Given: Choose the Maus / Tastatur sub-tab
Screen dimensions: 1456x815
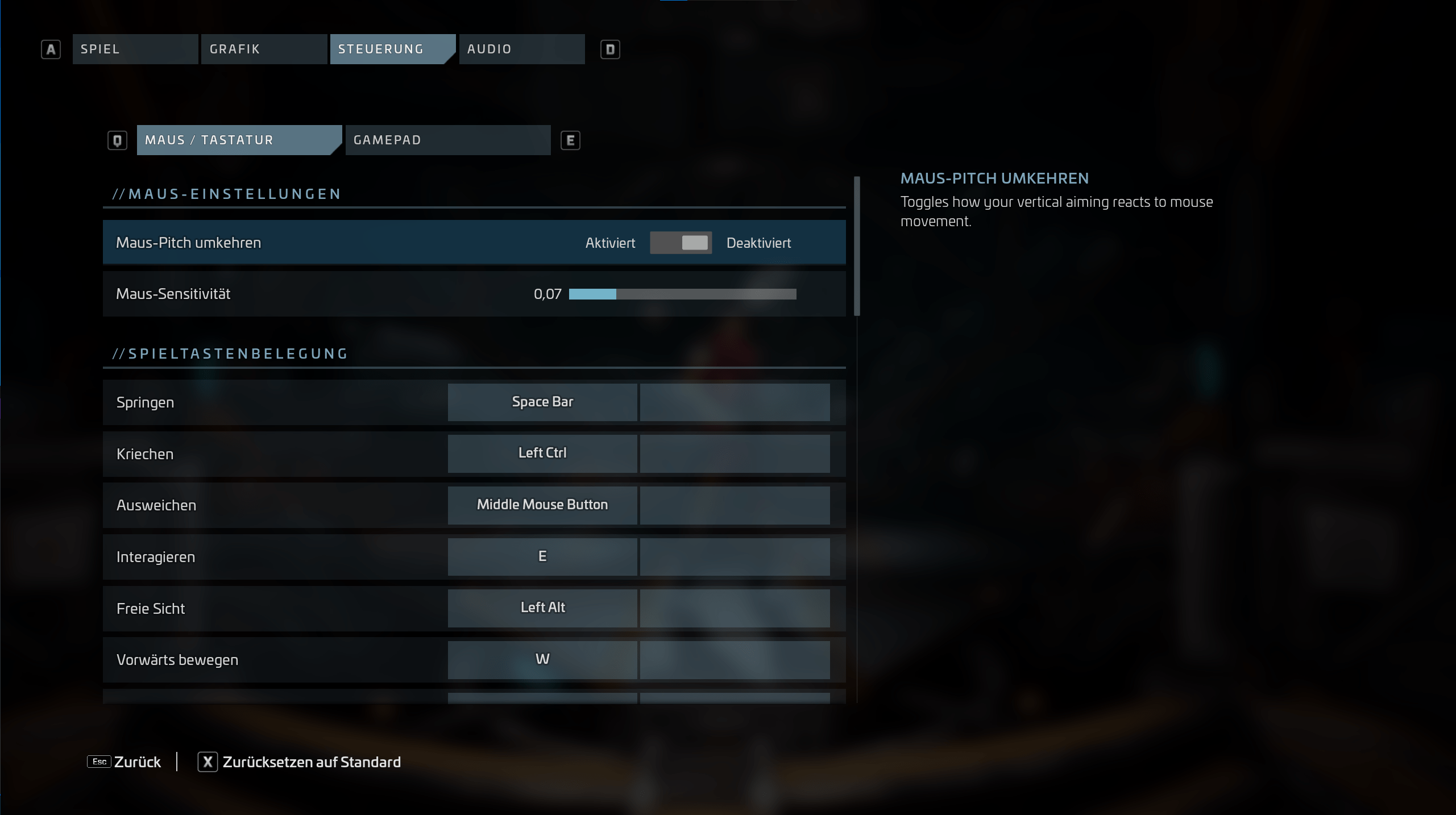Looking at the screenshot, I should tap(238, 140).
